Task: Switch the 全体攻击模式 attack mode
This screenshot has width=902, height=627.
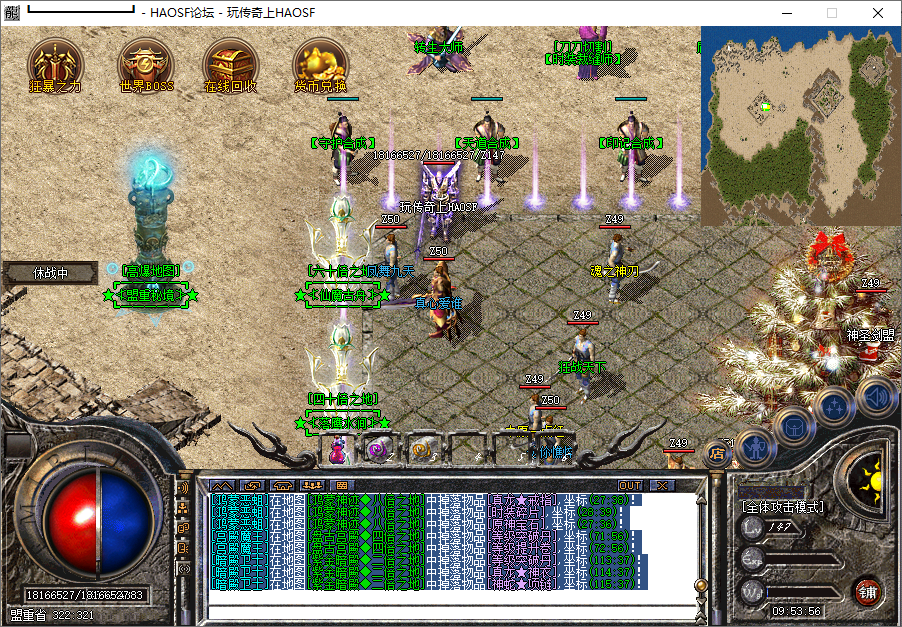Action: [x=783, y=507]
